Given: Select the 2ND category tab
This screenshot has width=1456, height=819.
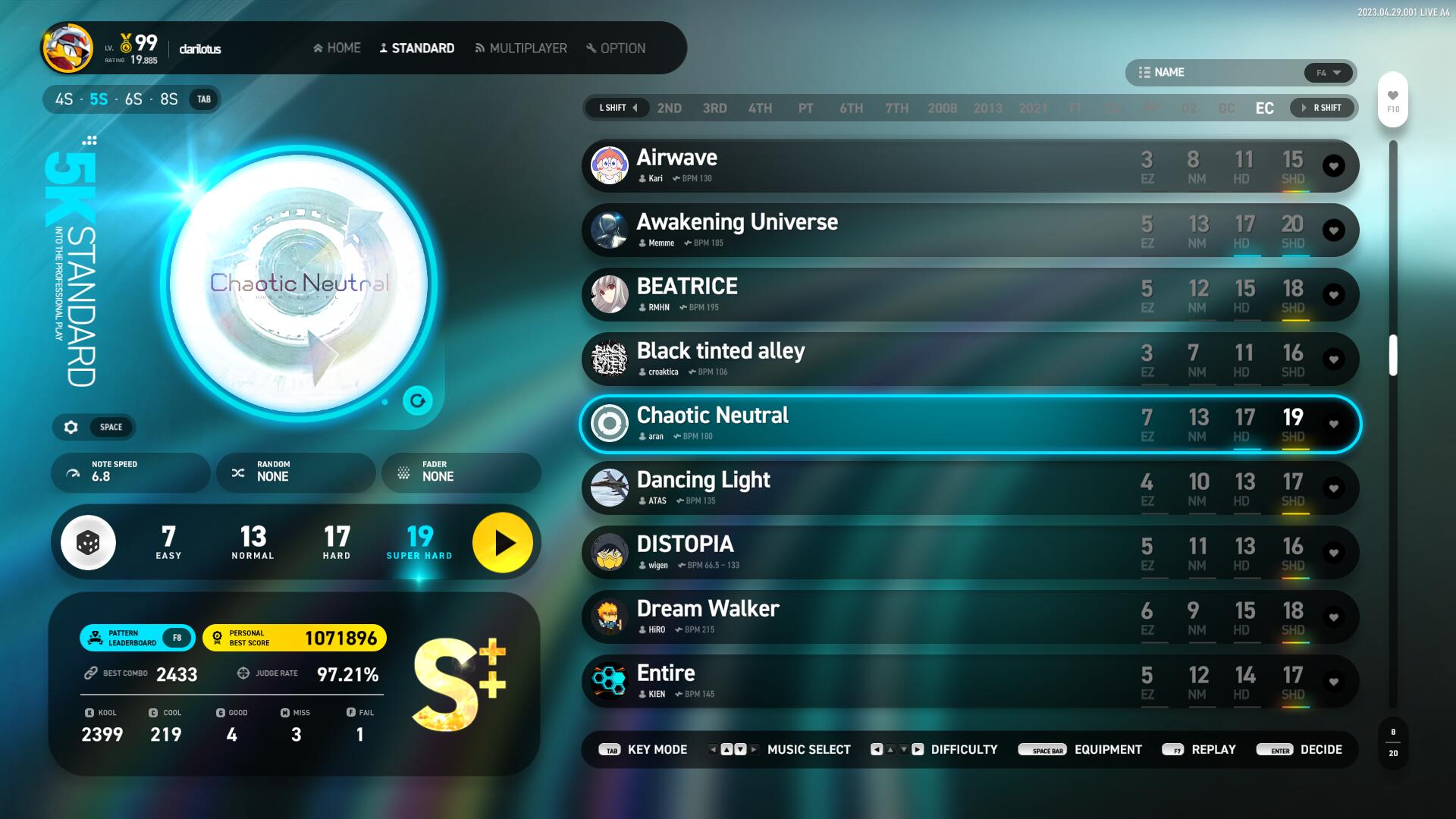Looking at the screenshot, I should point(669,108).
